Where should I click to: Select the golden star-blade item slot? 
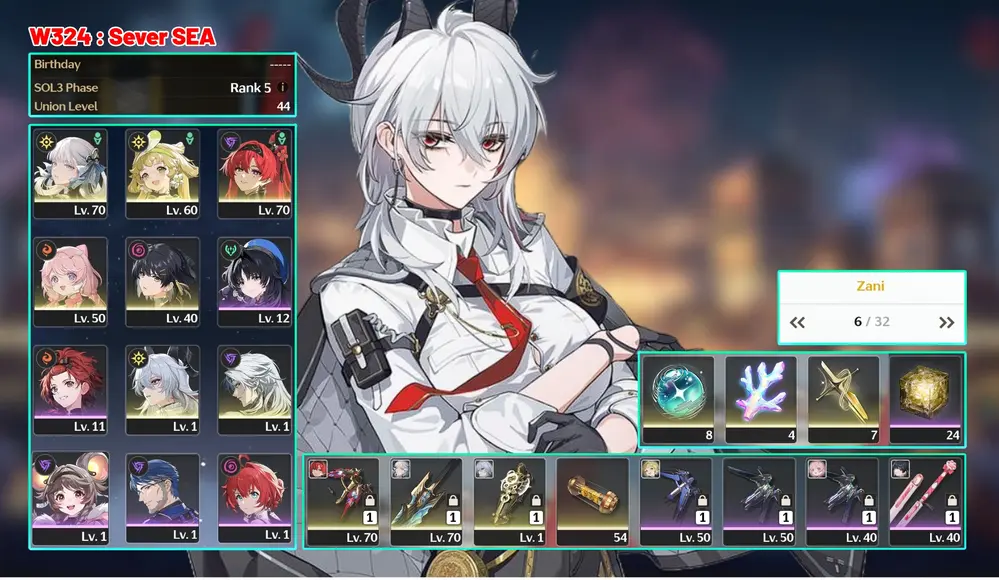coord(843,398)
